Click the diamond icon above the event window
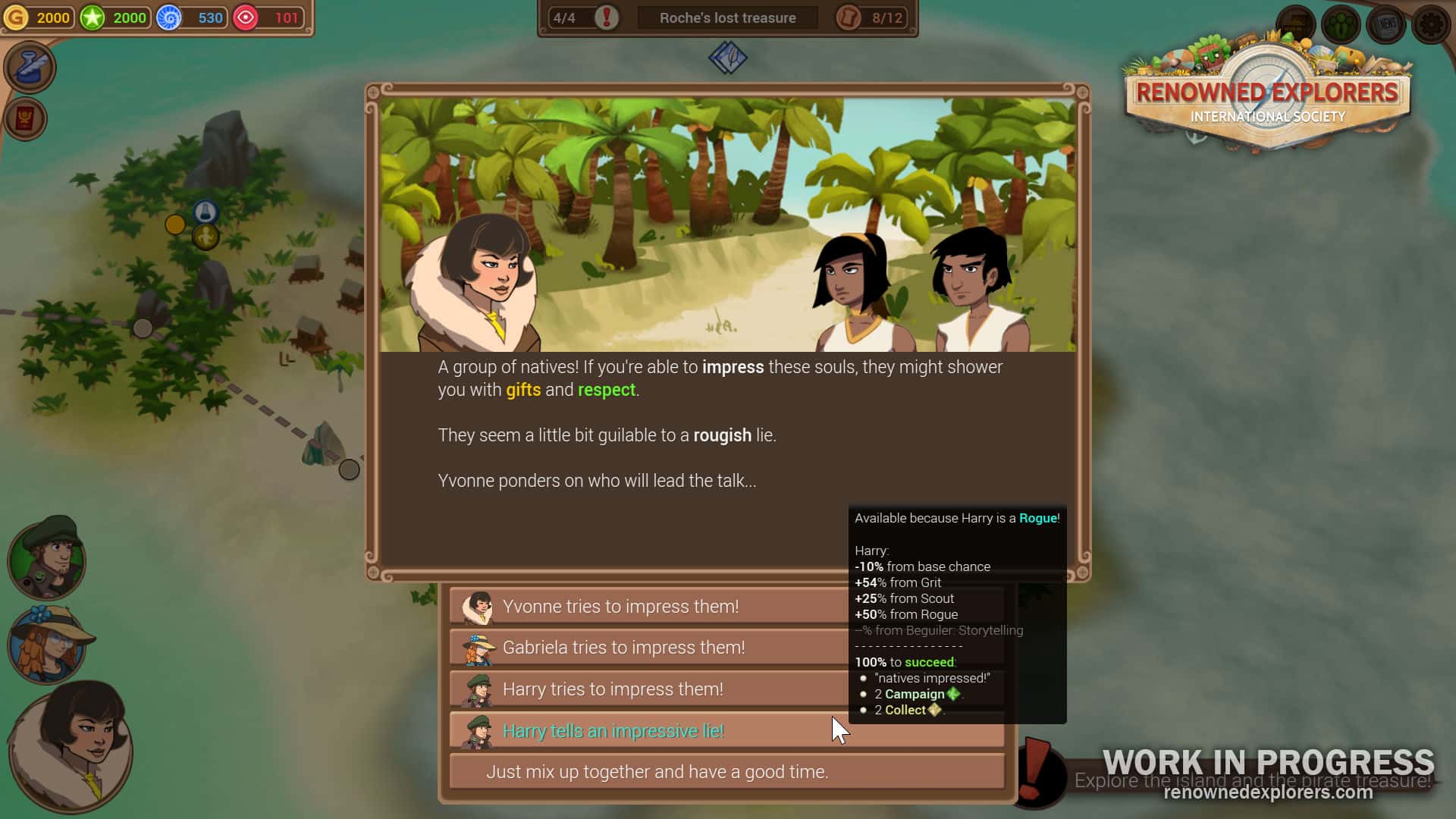This screenshot has height=819, width=1456. pyautogui.click(x=727, y=58)
